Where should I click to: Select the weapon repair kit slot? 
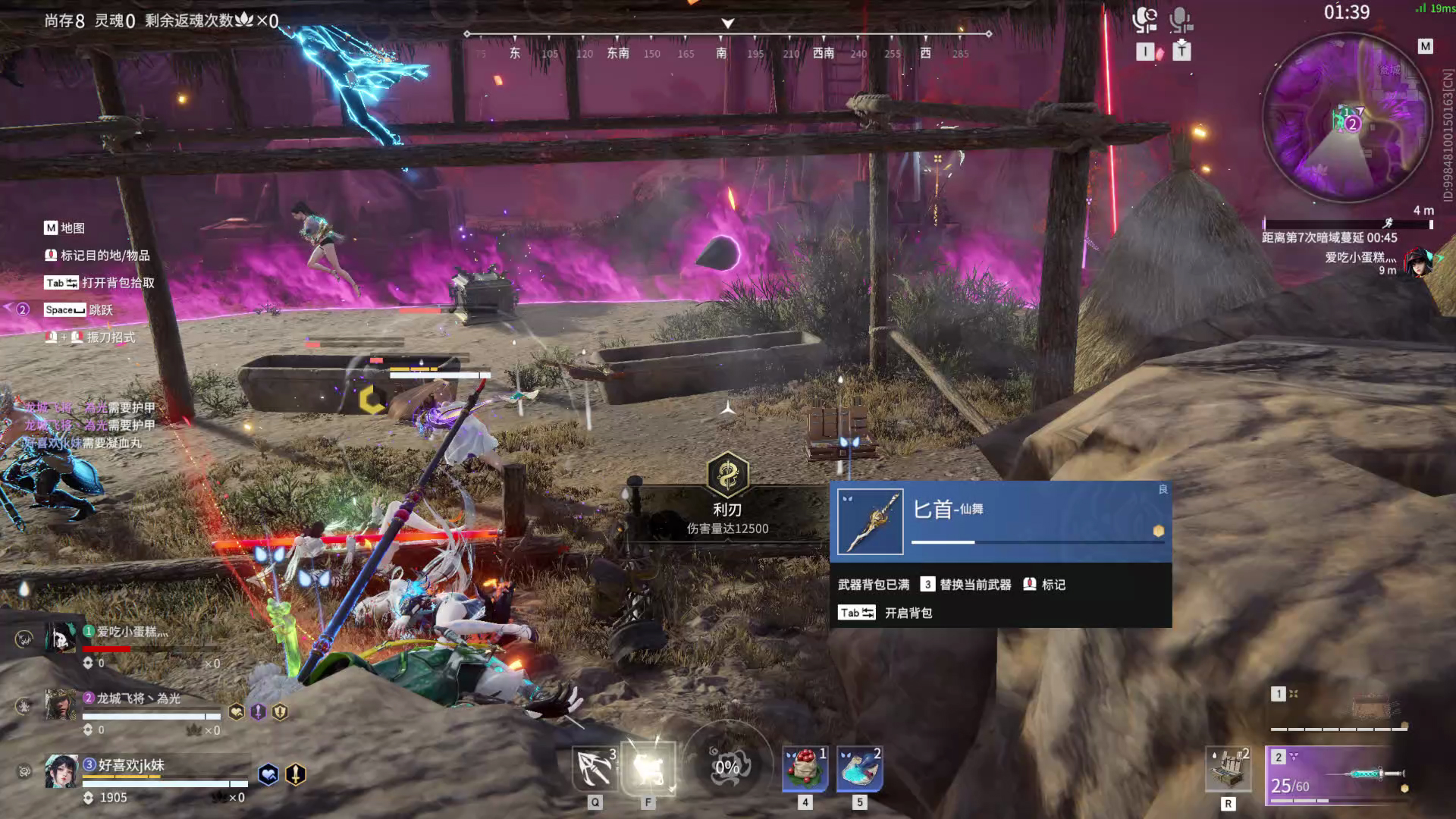pos(1228,769)
